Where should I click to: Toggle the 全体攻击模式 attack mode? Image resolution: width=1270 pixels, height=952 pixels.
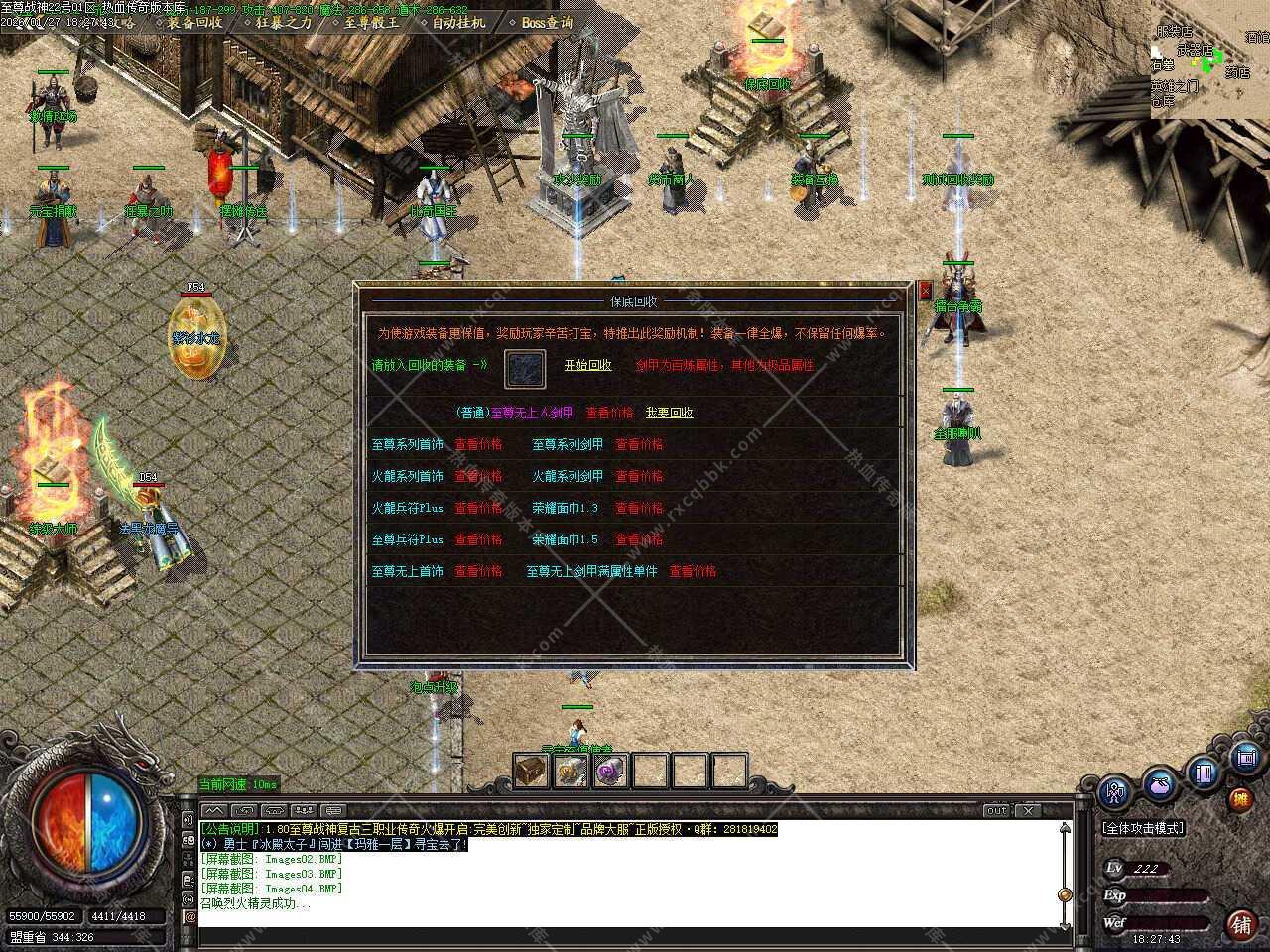coord(1143,828)
